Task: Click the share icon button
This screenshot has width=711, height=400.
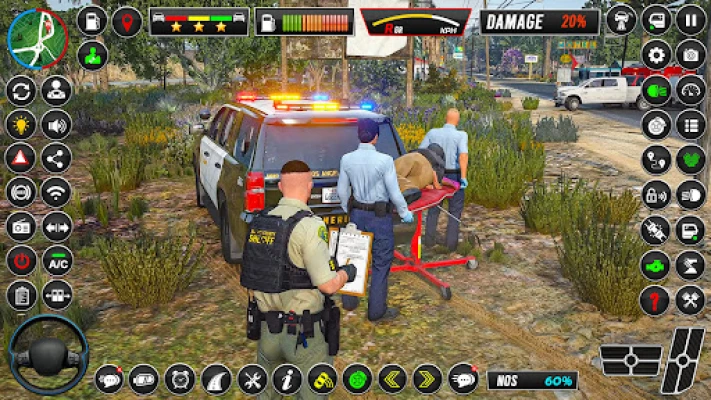Action: (x=56, y=158)
